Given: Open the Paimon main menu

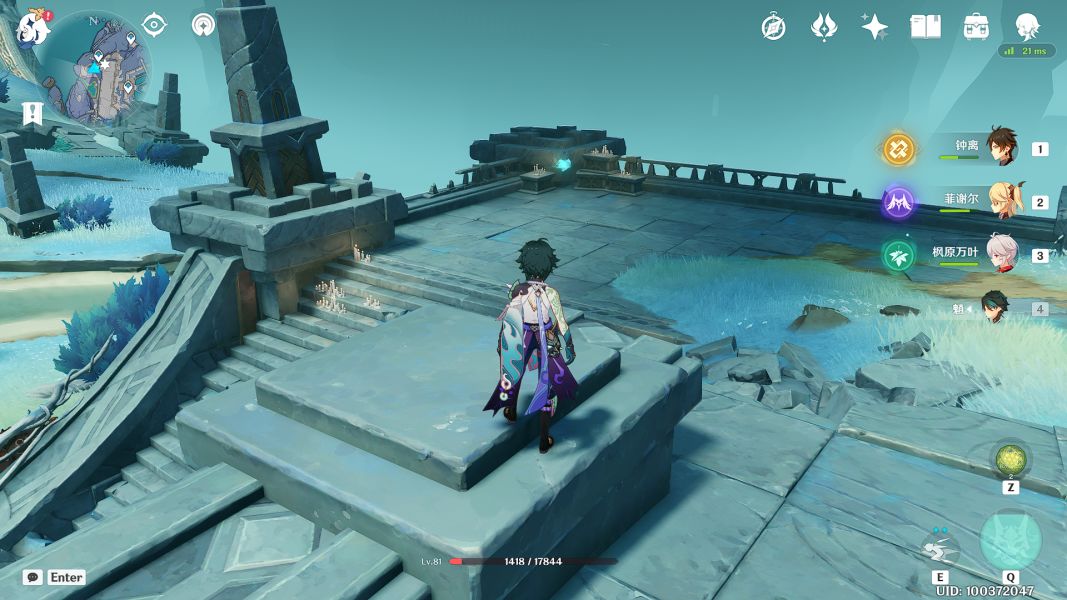Looking at the screenshot, I should coord(33,28).
